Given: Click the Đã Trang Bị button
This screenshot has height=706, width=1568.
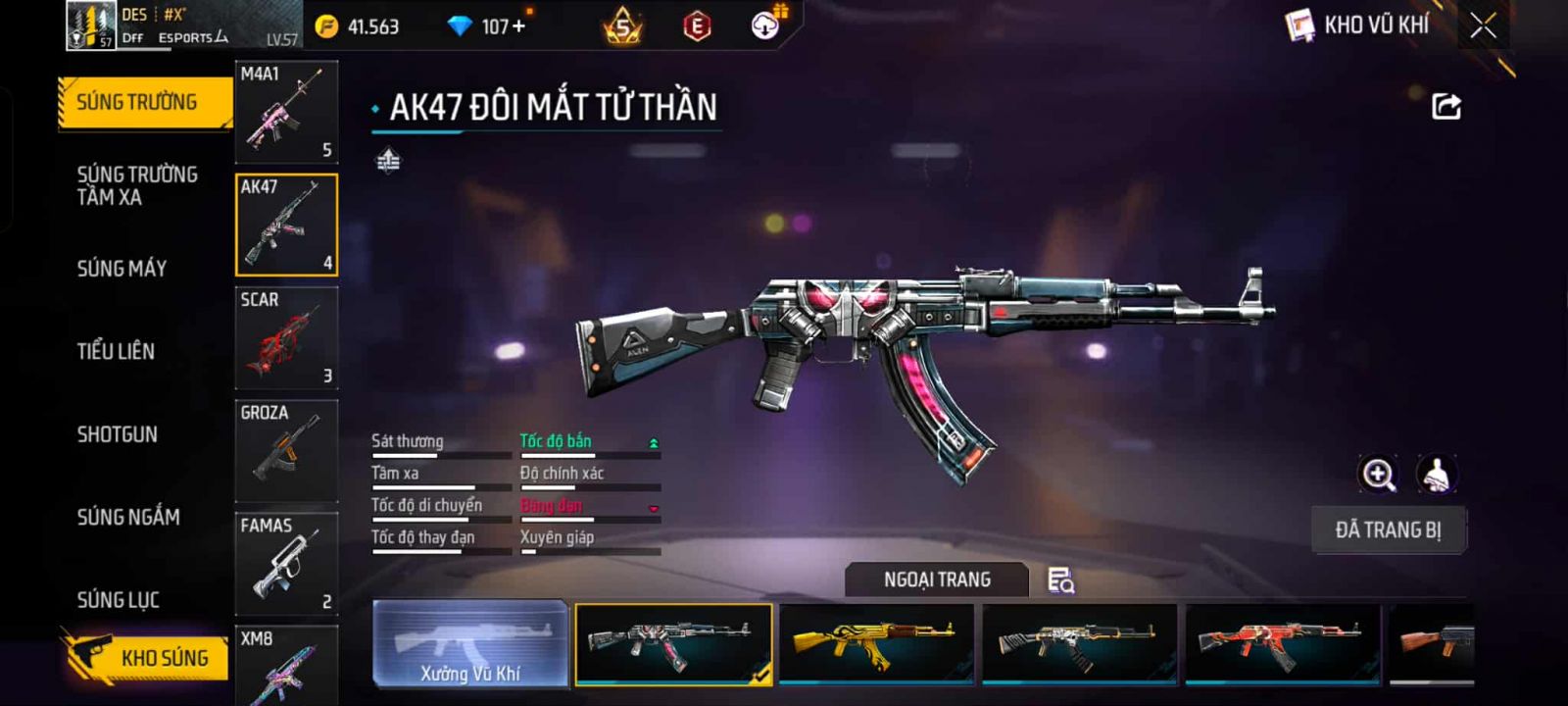Looking at the screenshot, I should [1388, 530].
